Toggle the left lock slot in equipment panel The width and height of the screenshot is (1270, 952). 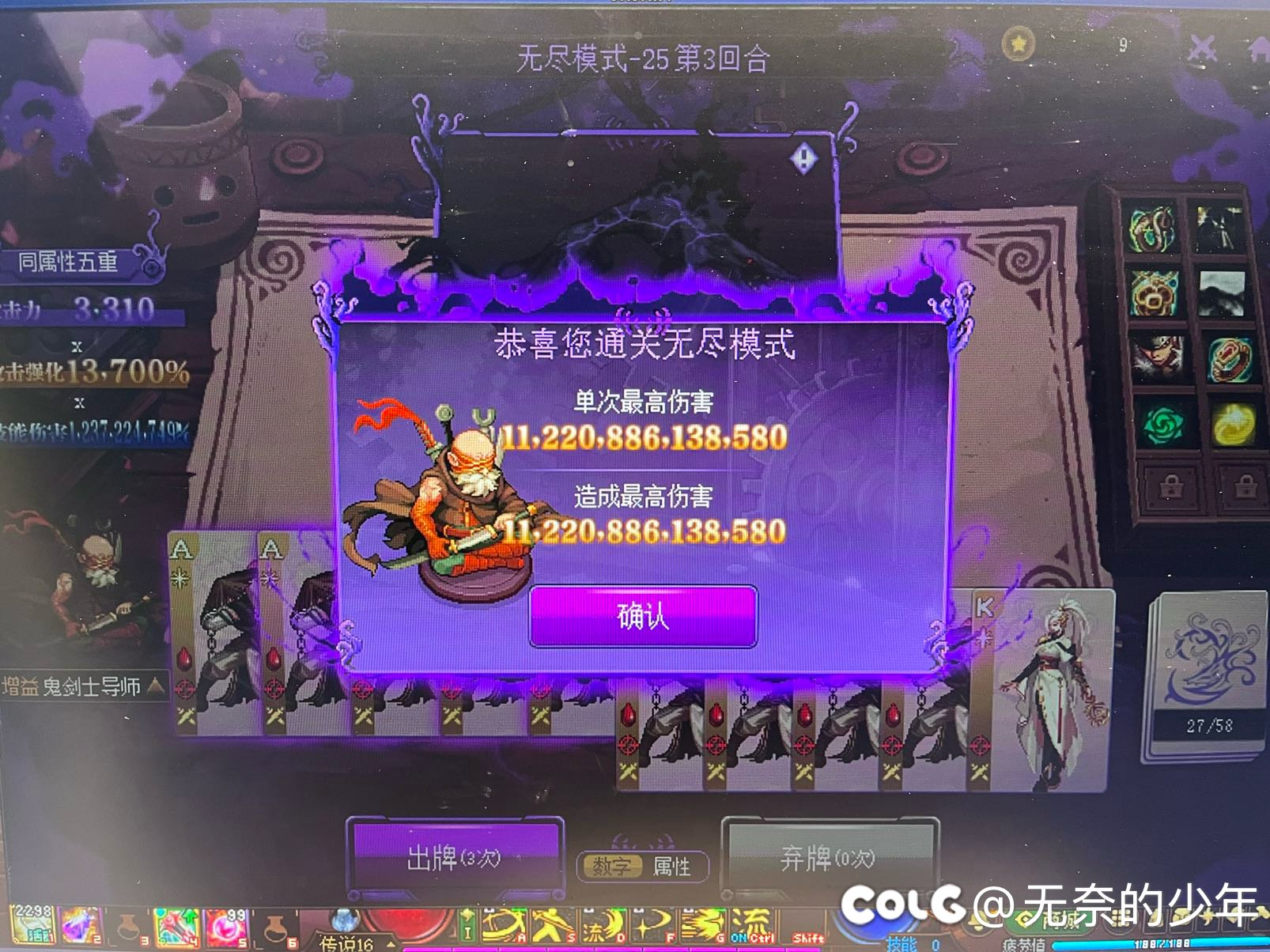point(1173,484)
